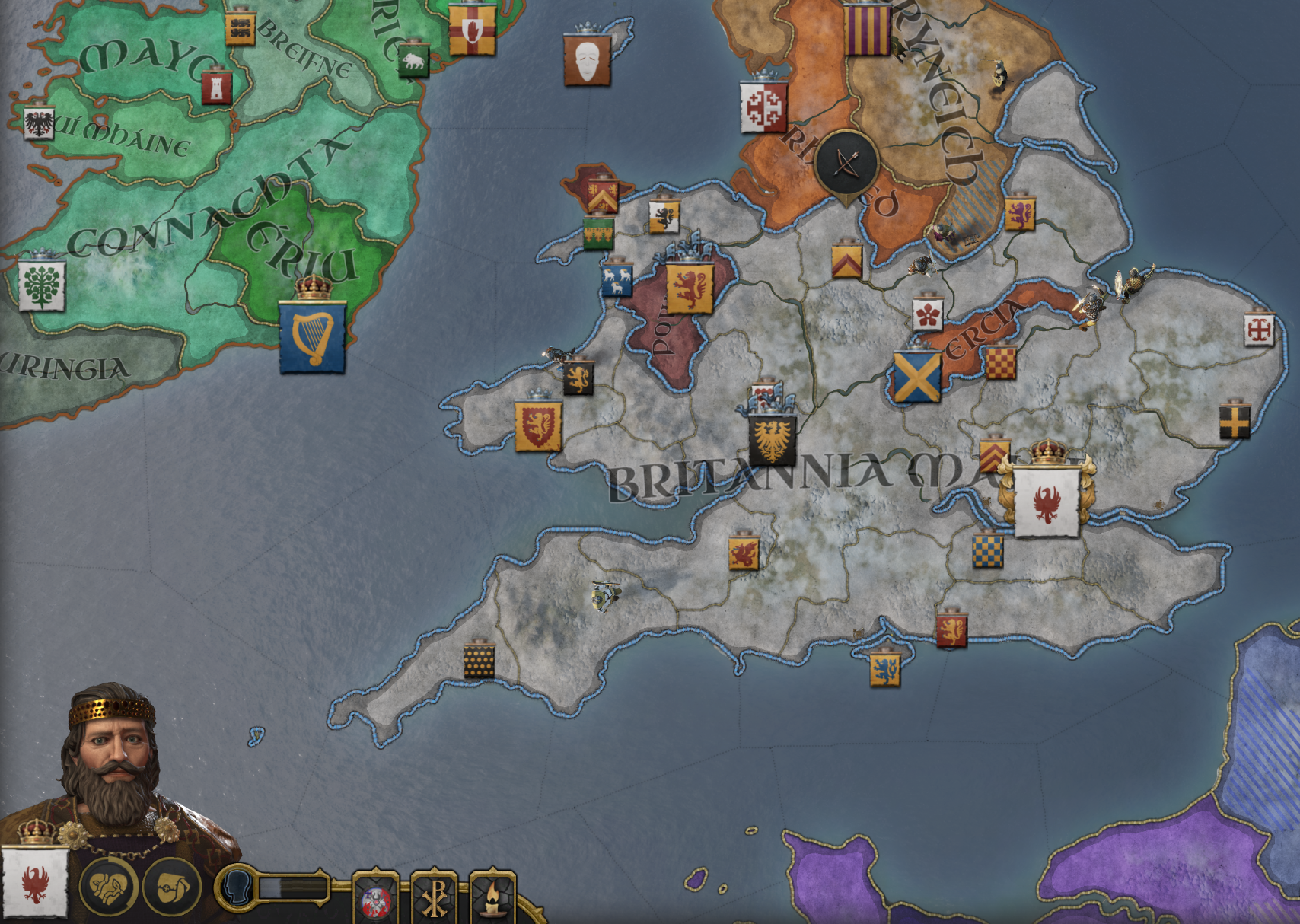Screen dimensions: 1300x924
Task: Open the Chi-Rho faith icon
Action: tap(435, 898)
